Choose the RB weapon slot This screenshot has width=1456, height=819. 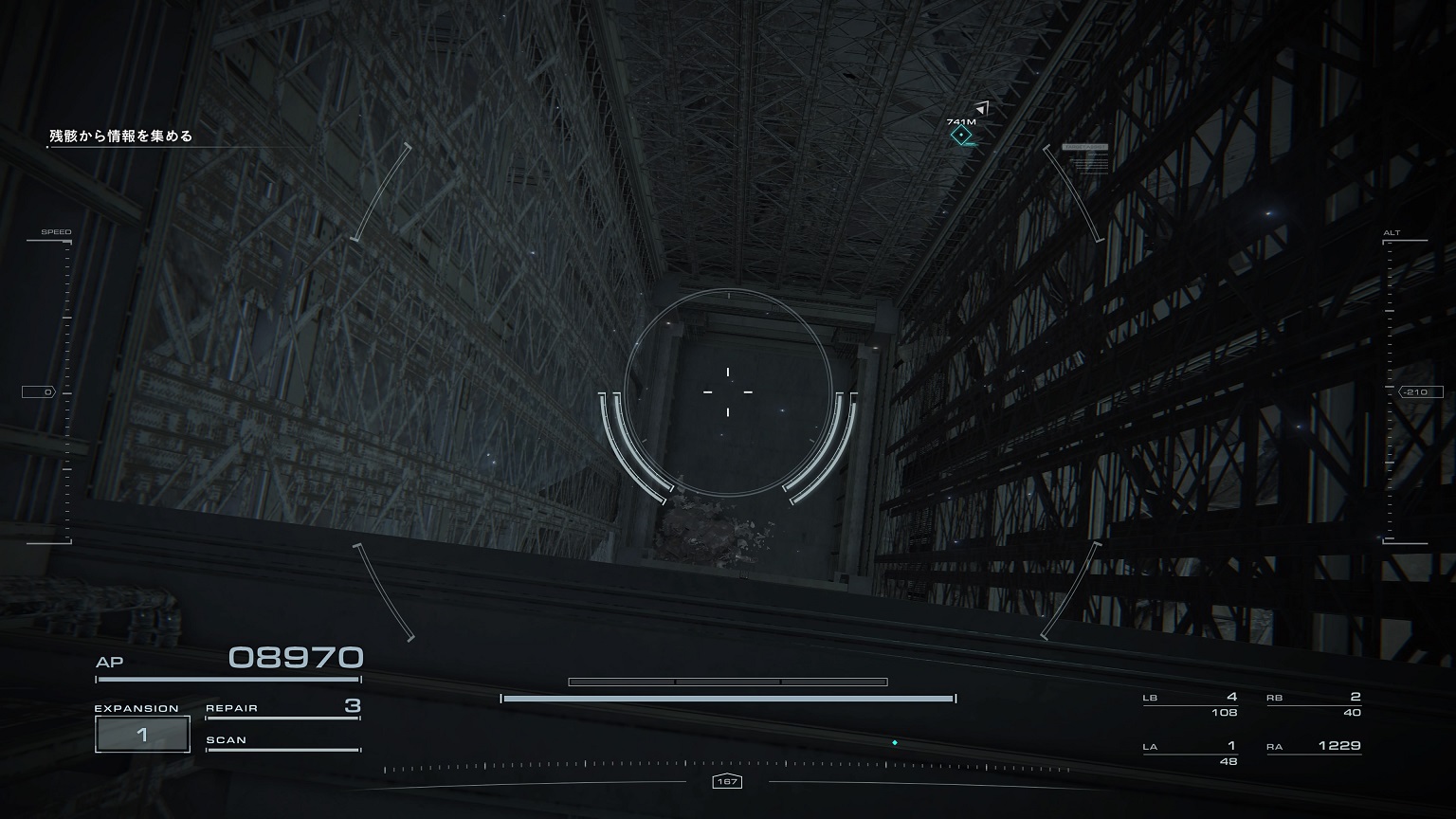click(x=1314, y=704)
